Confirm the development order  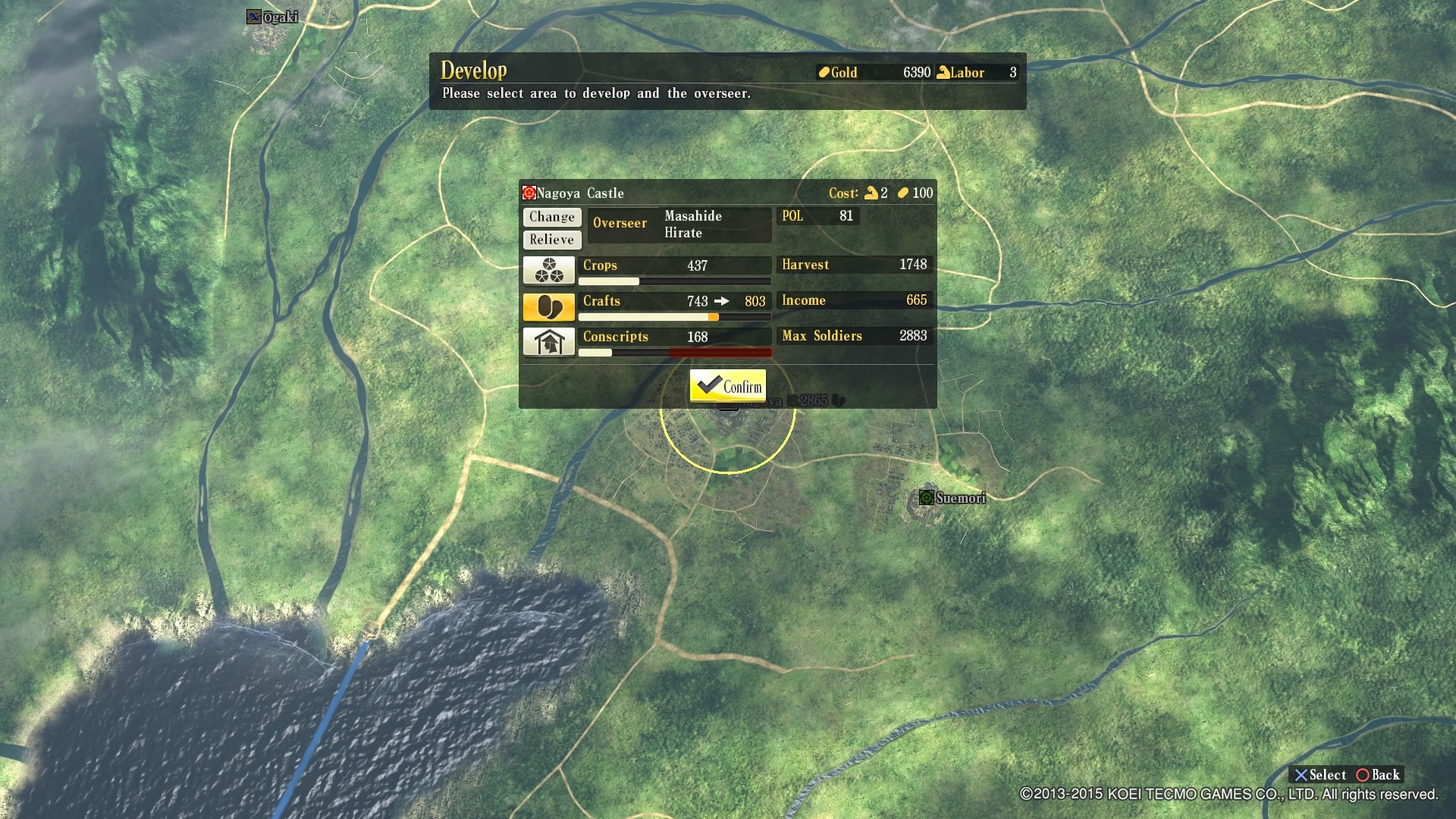click(x=728, y=385)
